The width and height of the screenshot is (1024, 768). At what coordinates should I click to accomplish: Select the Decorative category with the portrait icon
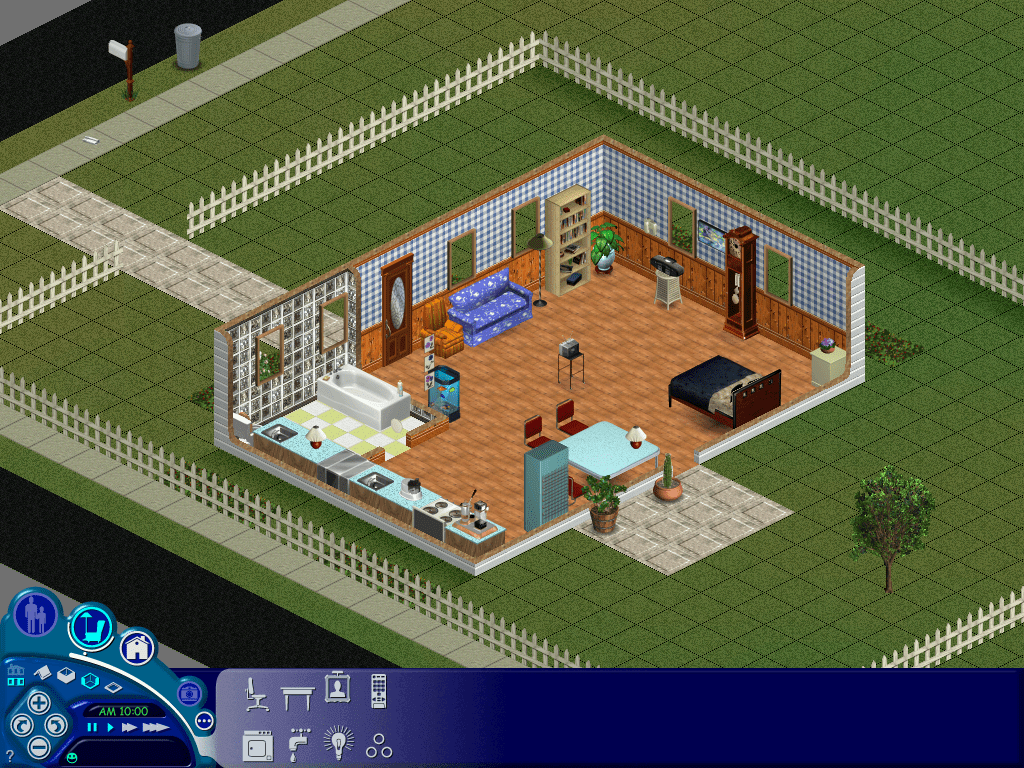(337, 690)
